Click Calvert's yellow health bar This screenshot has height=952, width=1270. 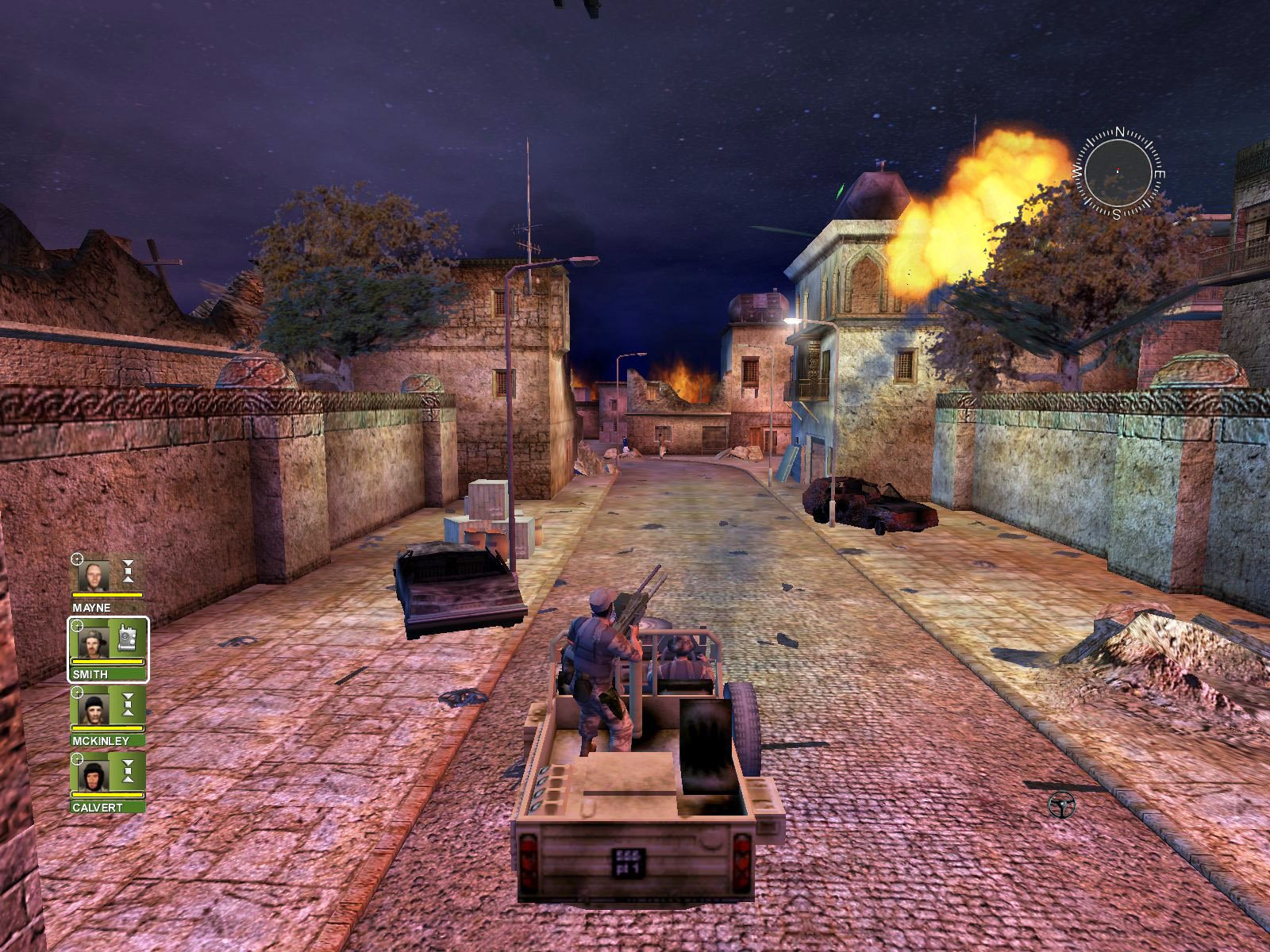click(107, 795)
